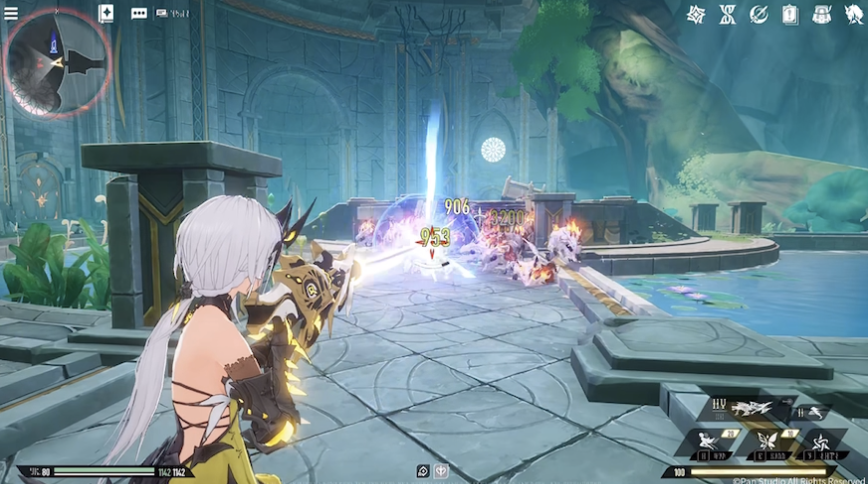Open the hourglass-shaped icon menu
This screenshot has height=484, width=868.
728,14
